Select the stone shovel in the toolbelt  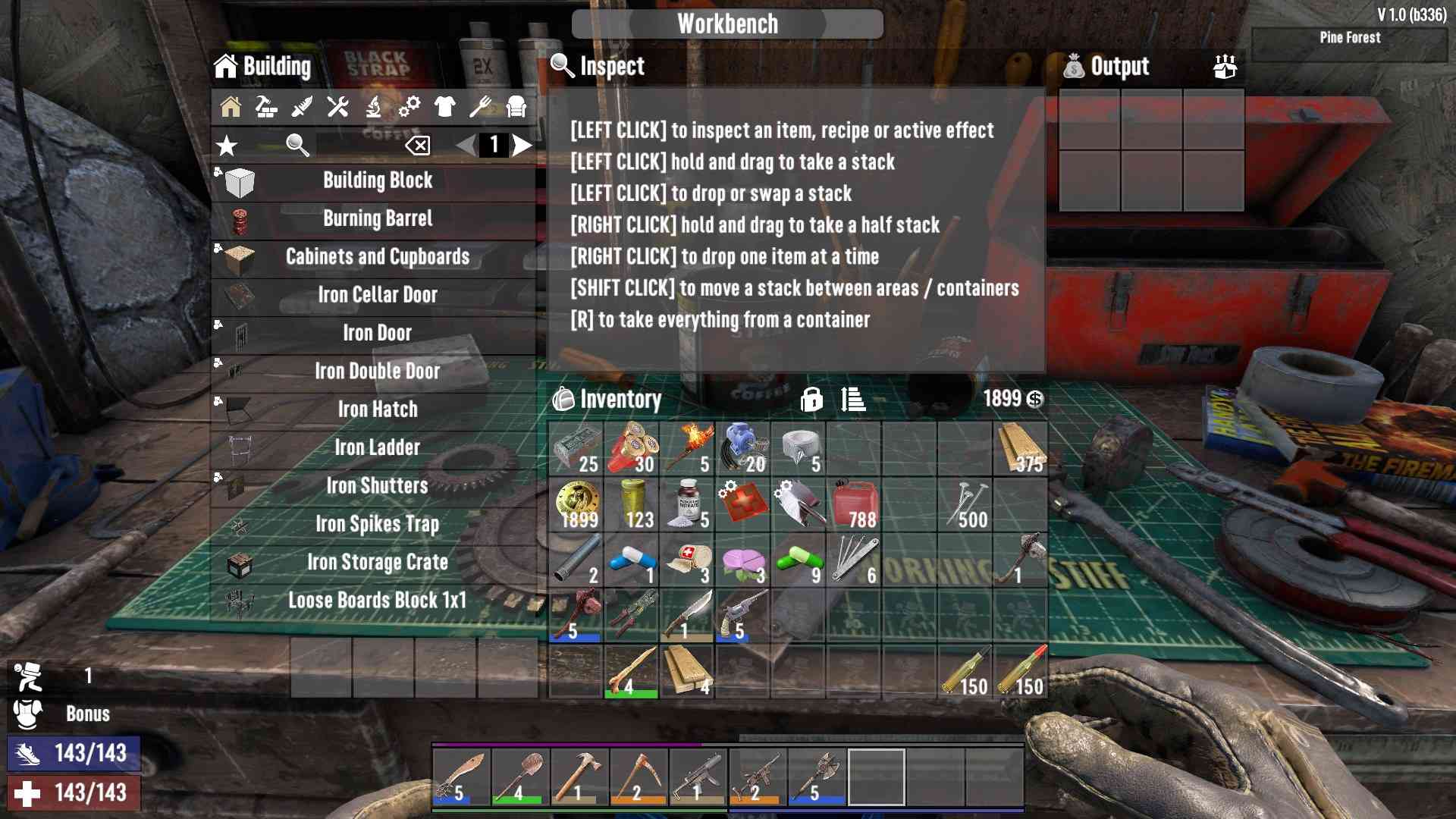click(x=520, y=777)
